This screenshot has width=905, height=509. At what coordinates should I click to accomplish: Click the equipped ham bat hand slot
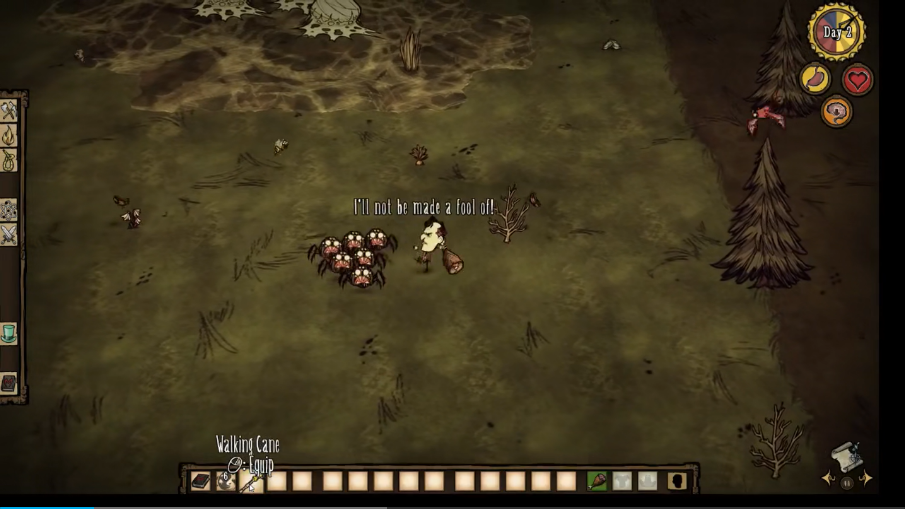(597, 481)
